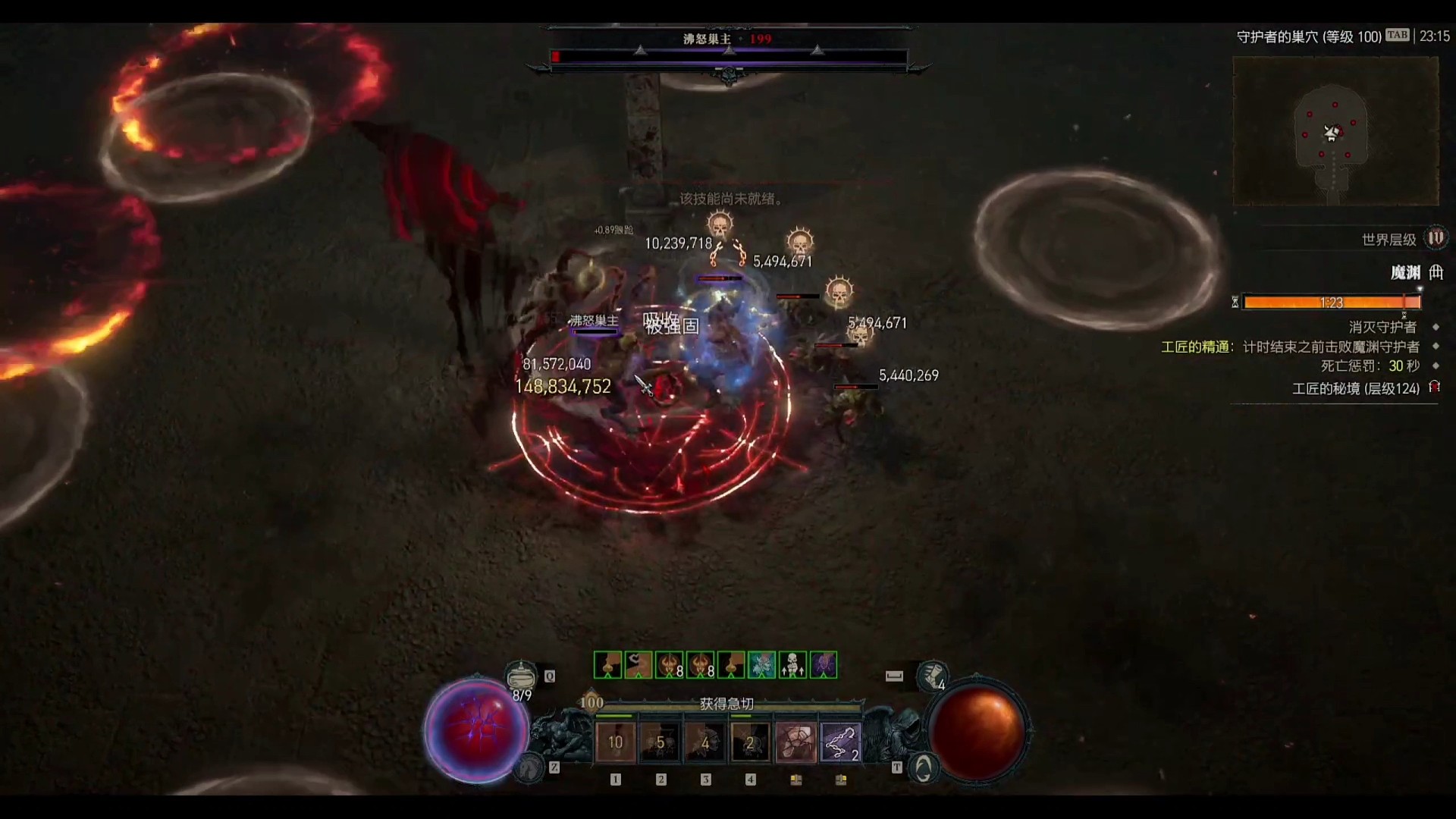Inspect the purple spider buff icon
Screen dimensions: 1456x819
coord(824,665)
